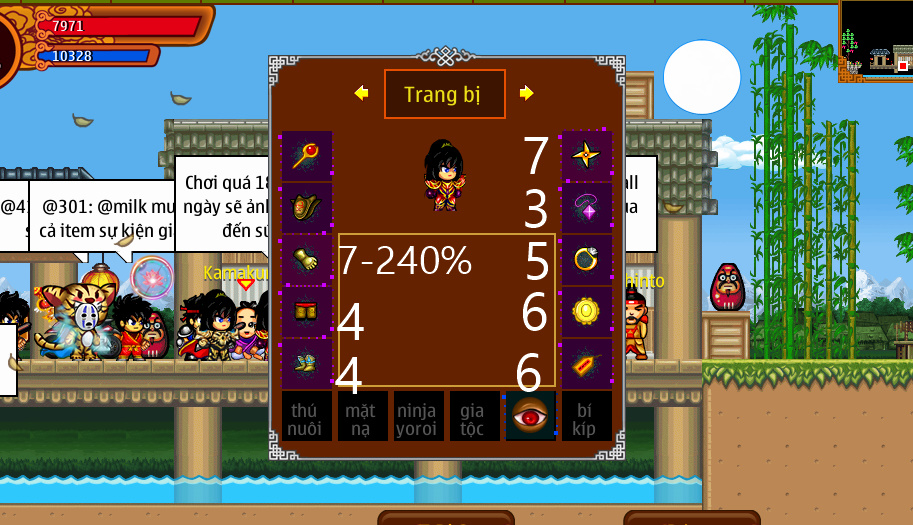
Task: Select the pink gem necklace slot
Action: click(x=586, y=207)
